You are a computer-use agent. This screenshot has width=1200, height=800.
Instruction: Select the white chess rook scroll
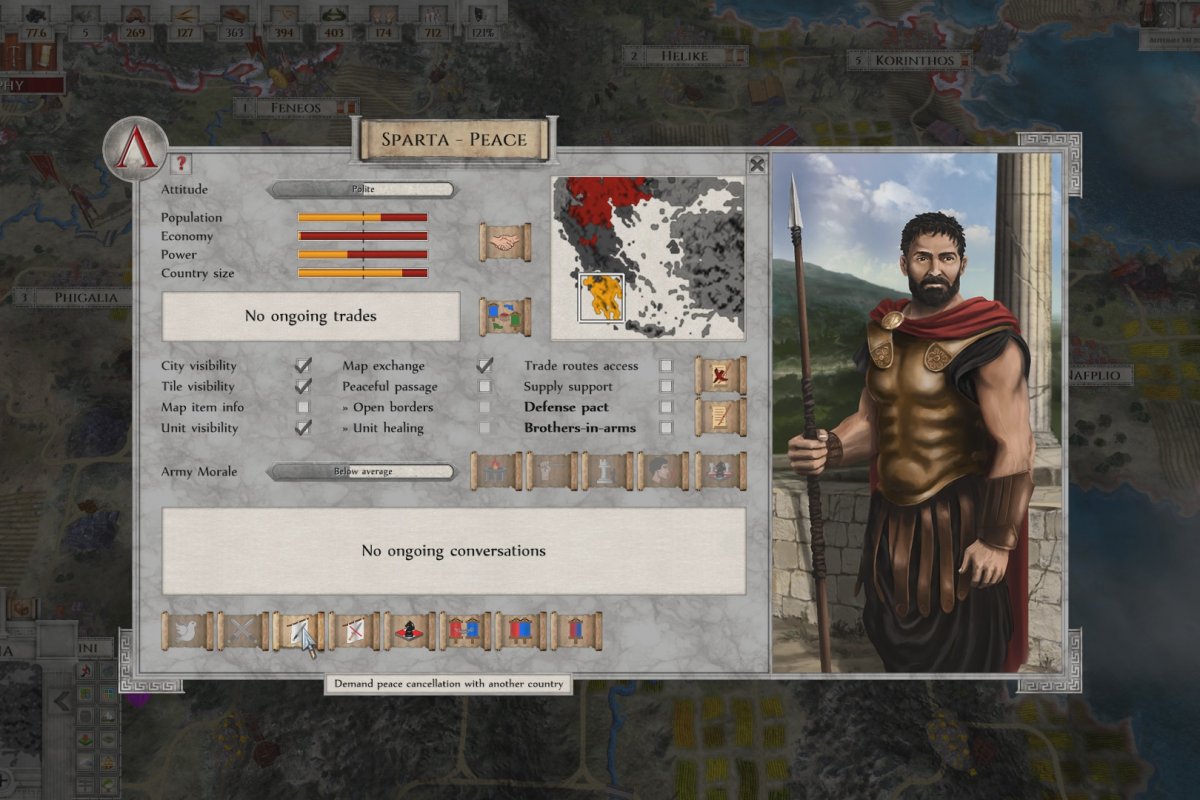(x=608, y=471)
